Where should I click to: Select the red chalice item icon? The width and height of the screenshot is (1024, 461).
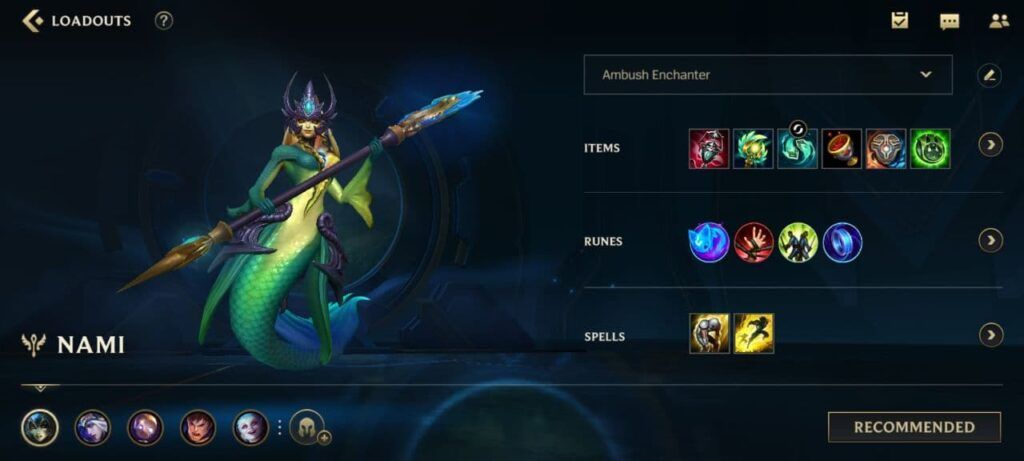(x=841, y=148)
